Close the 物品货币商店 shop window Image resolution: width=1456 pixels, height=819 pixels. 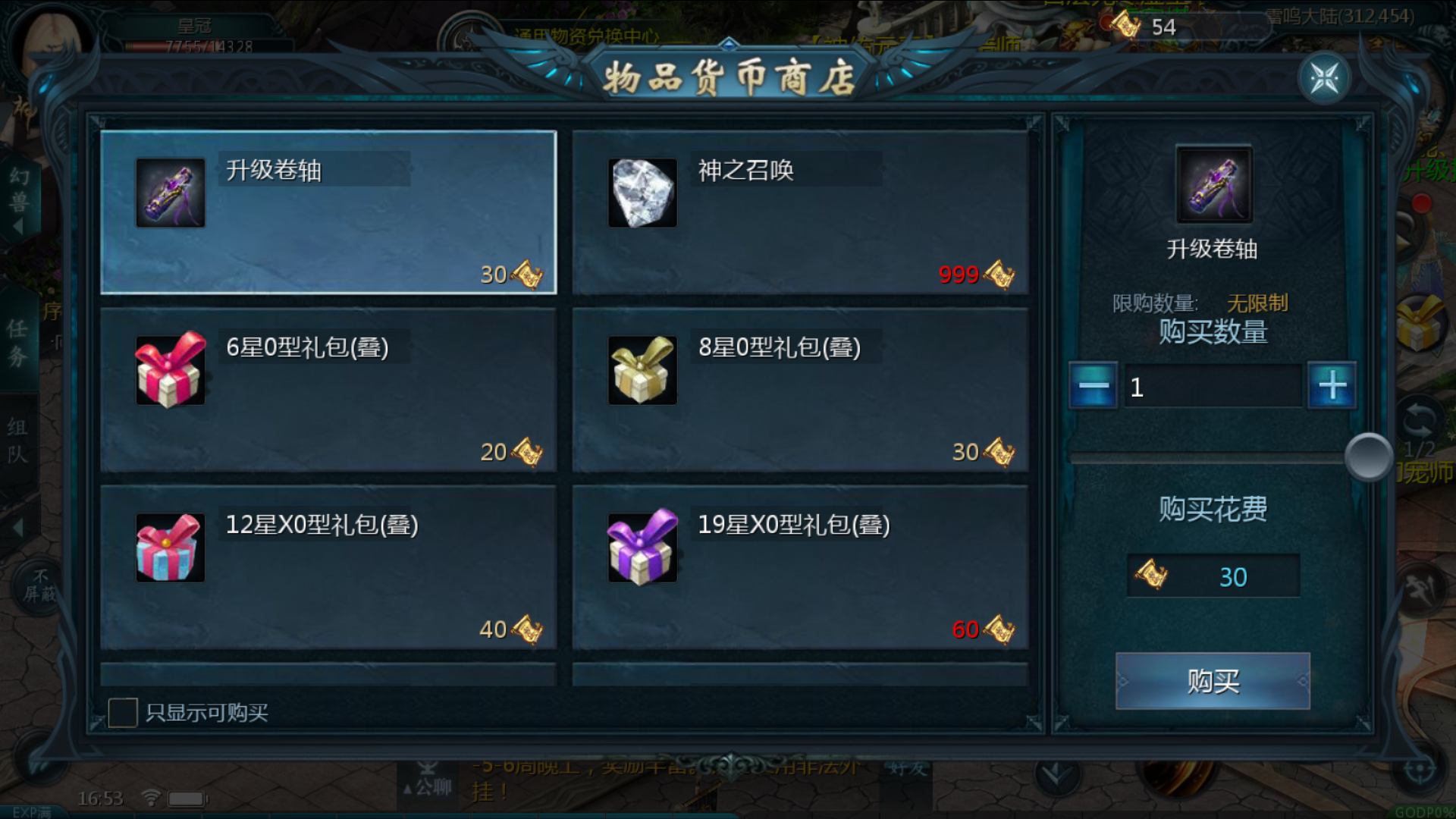pos(1324,78)
